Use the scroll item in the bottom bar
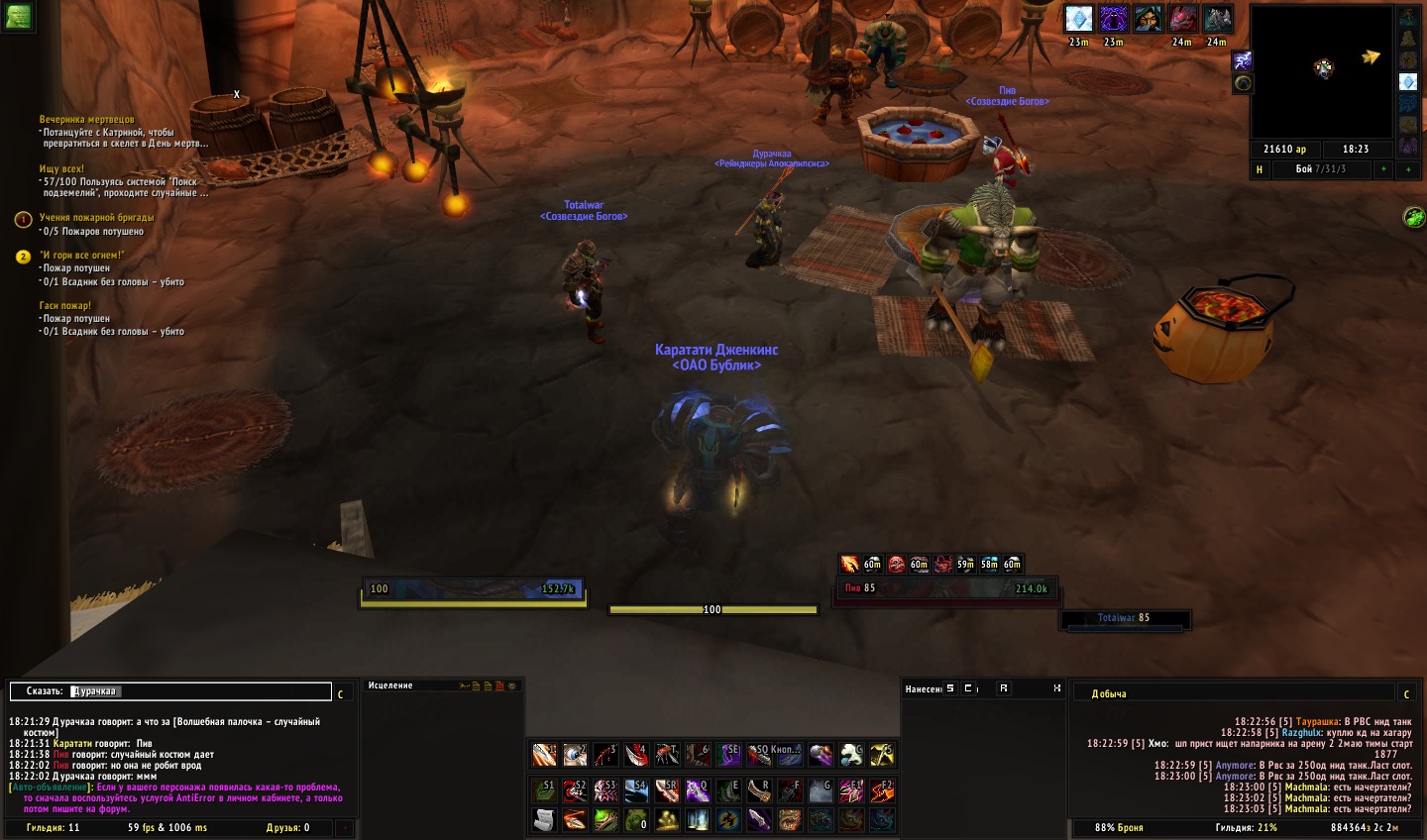Viewport: 1427px width, 840px height. [x=544, y=820]
